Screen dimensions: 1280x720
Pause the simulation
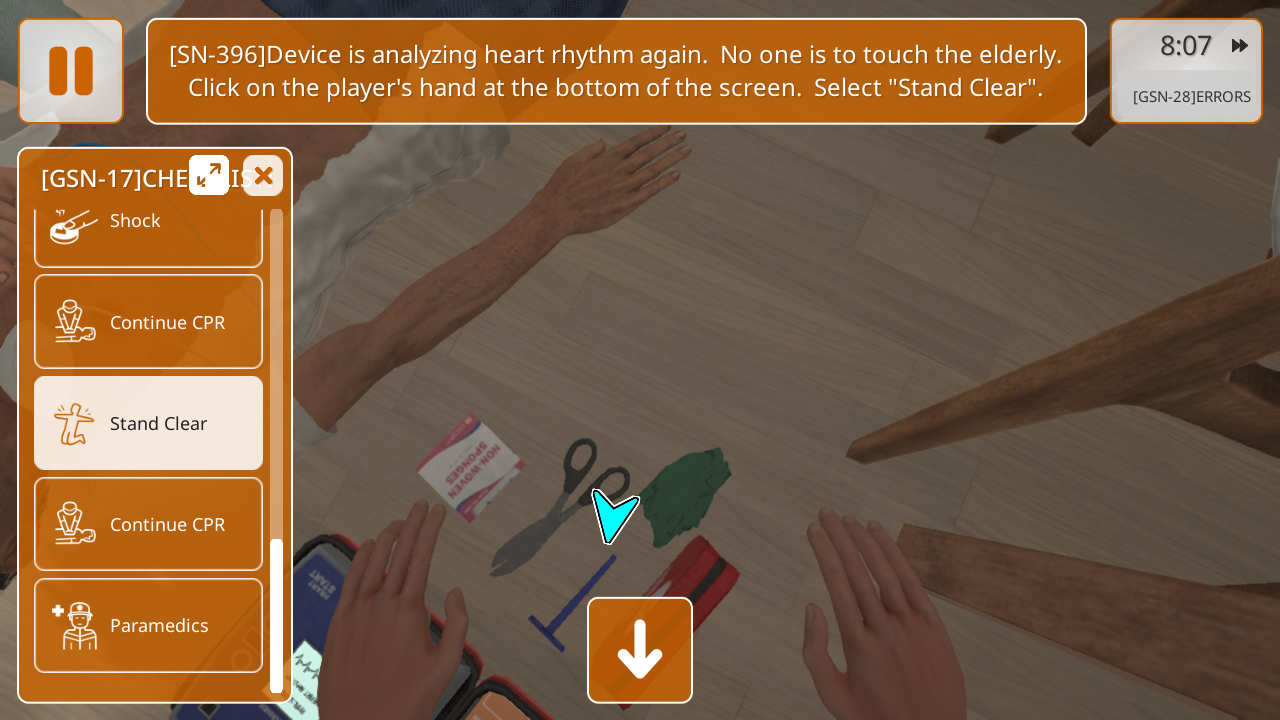point(71,71)
